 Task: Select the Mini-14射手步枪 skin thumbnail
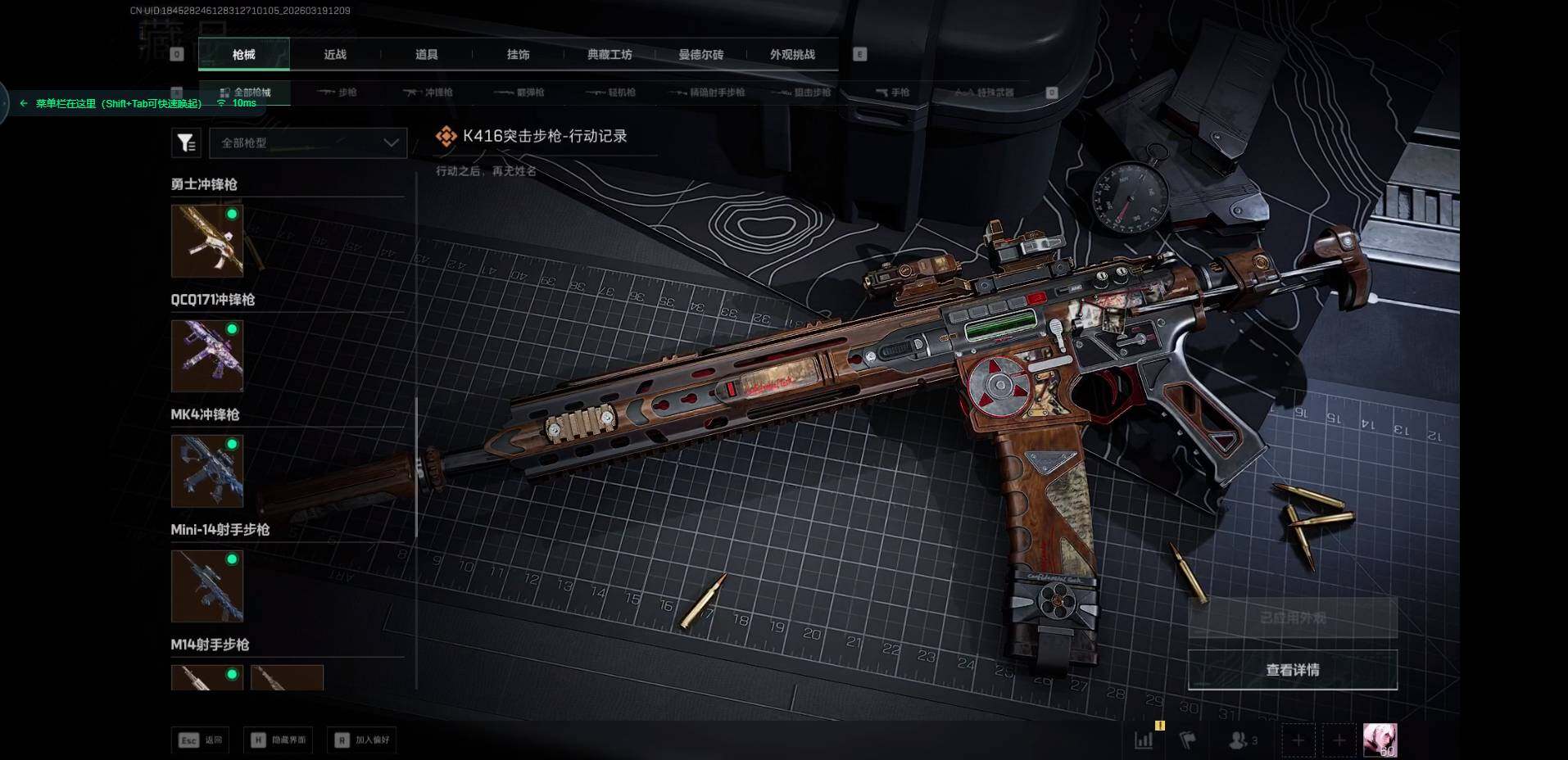click(x=207, y=586)
